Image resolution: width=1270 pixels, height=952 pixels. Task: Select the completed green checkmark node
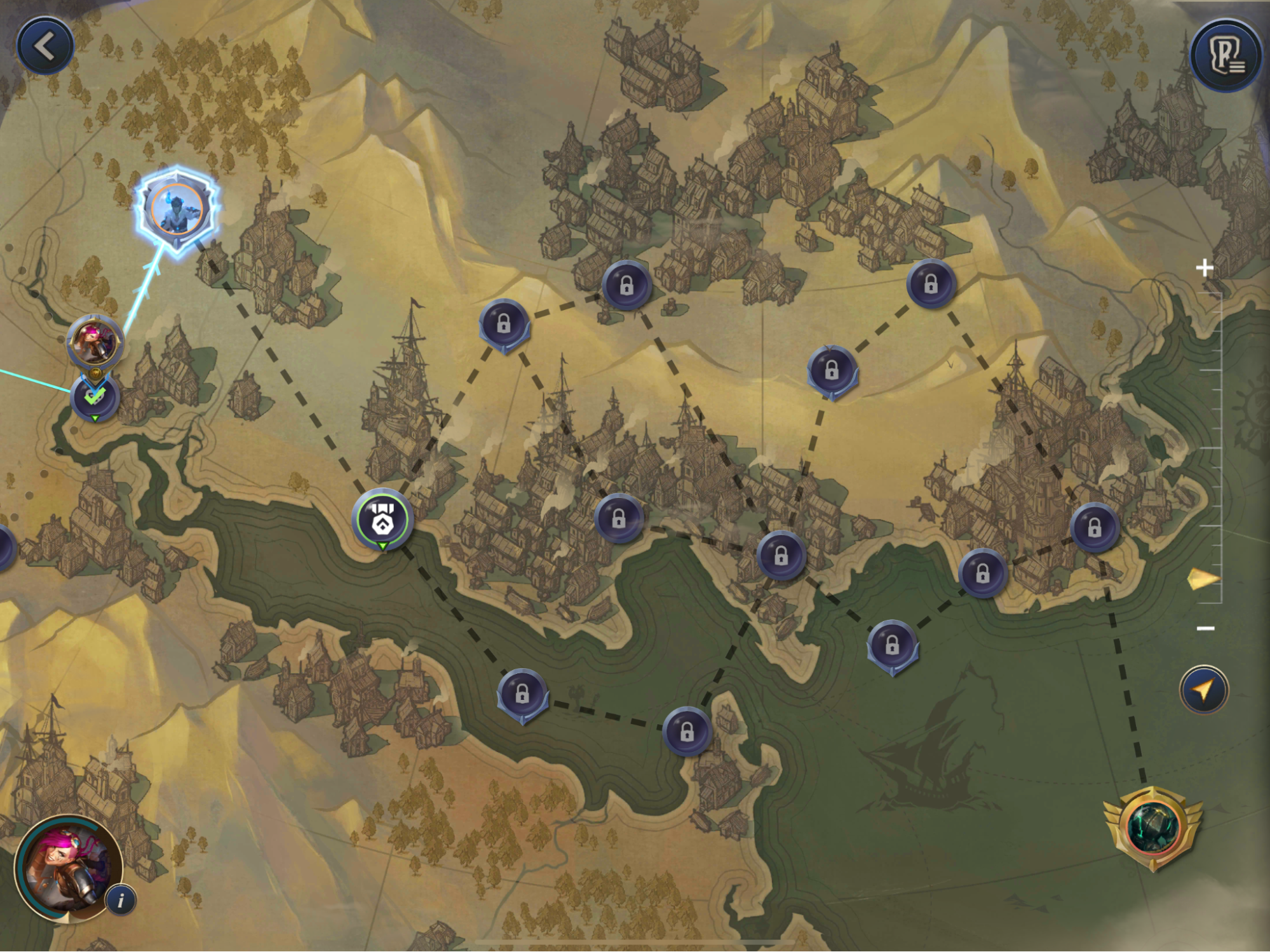95,397
